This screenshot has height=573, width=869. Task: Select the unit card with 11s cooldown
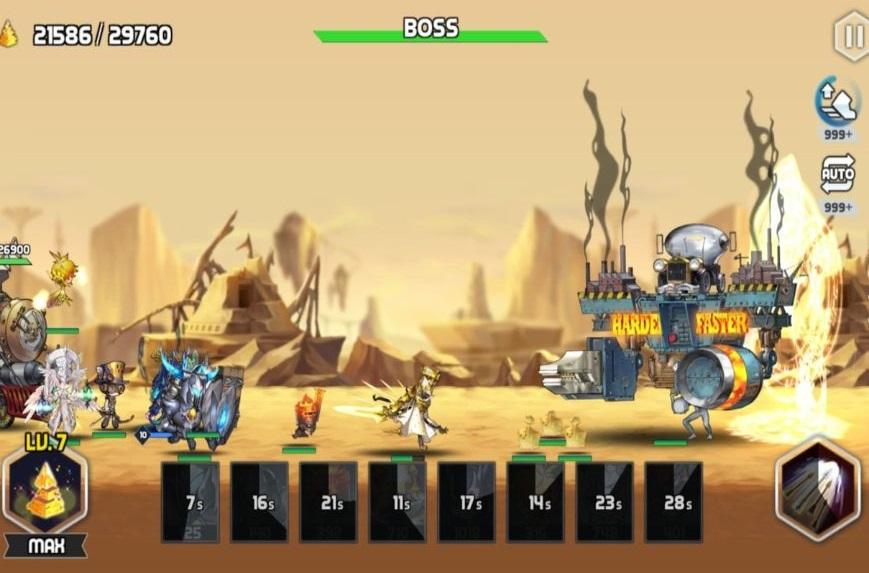(x=398, y=502)
